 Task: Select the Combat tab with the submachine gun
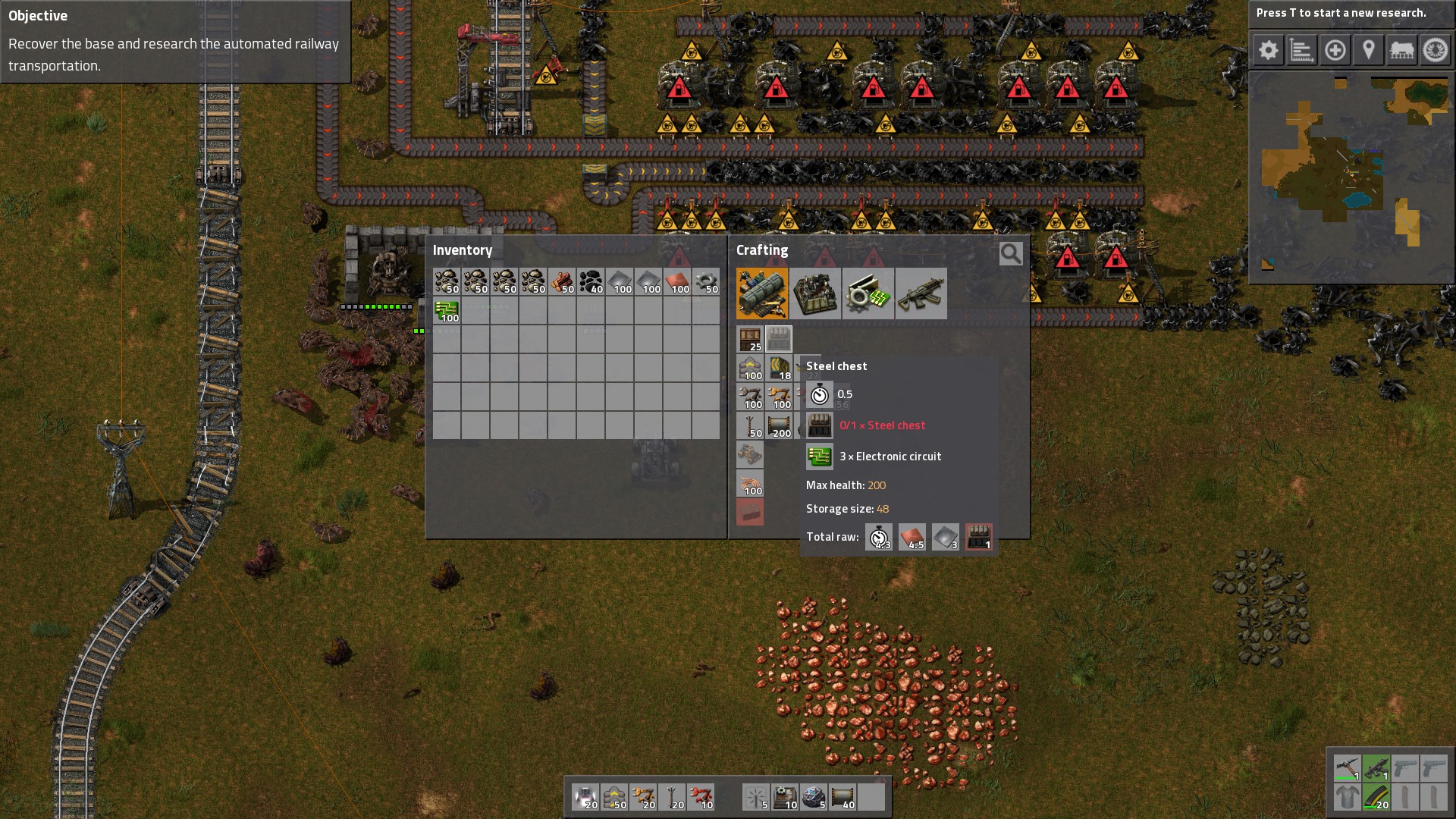[x=921, y=293]
